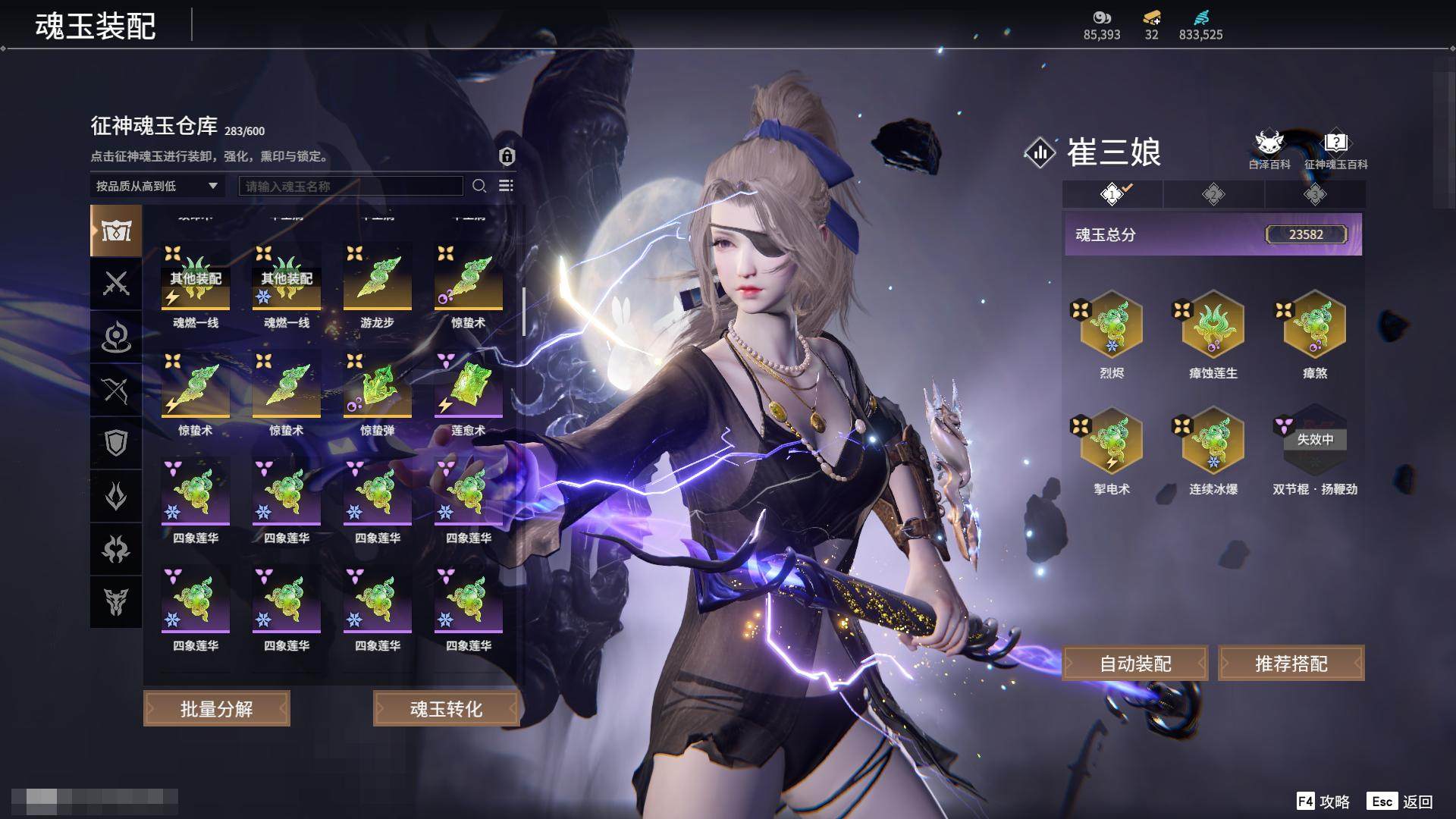Select the crossed swords category tab
This screenshot has width=1456, height=819.
pyautogui.click(x=116, y=284)
